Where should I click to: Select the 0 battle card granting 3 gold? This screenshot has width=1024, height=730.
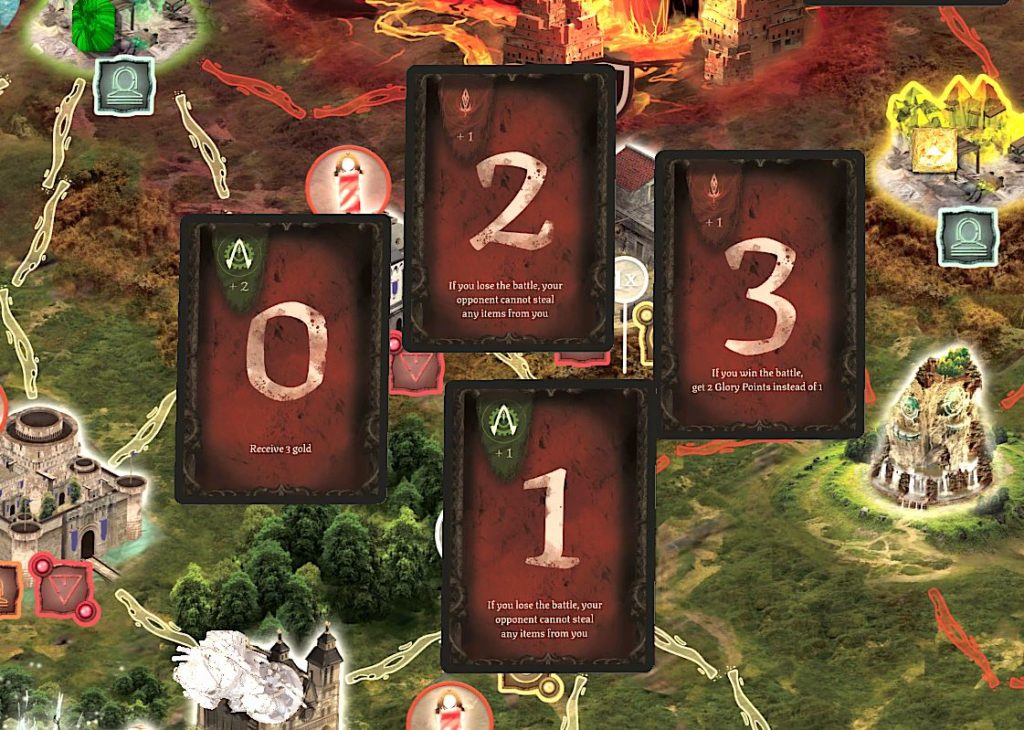(282, 358)
